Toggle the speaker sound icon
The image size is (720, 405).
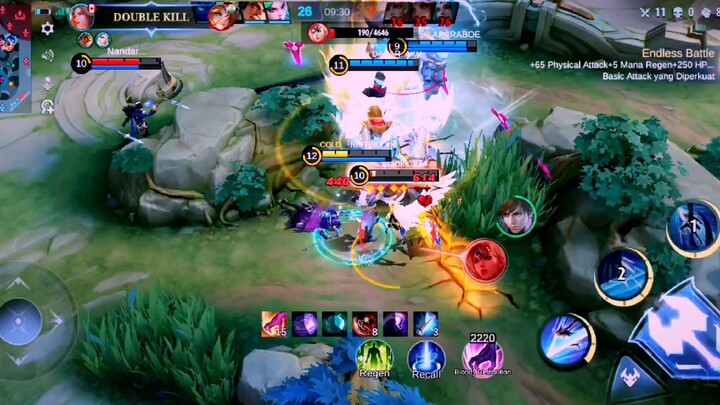coord(47,56)
